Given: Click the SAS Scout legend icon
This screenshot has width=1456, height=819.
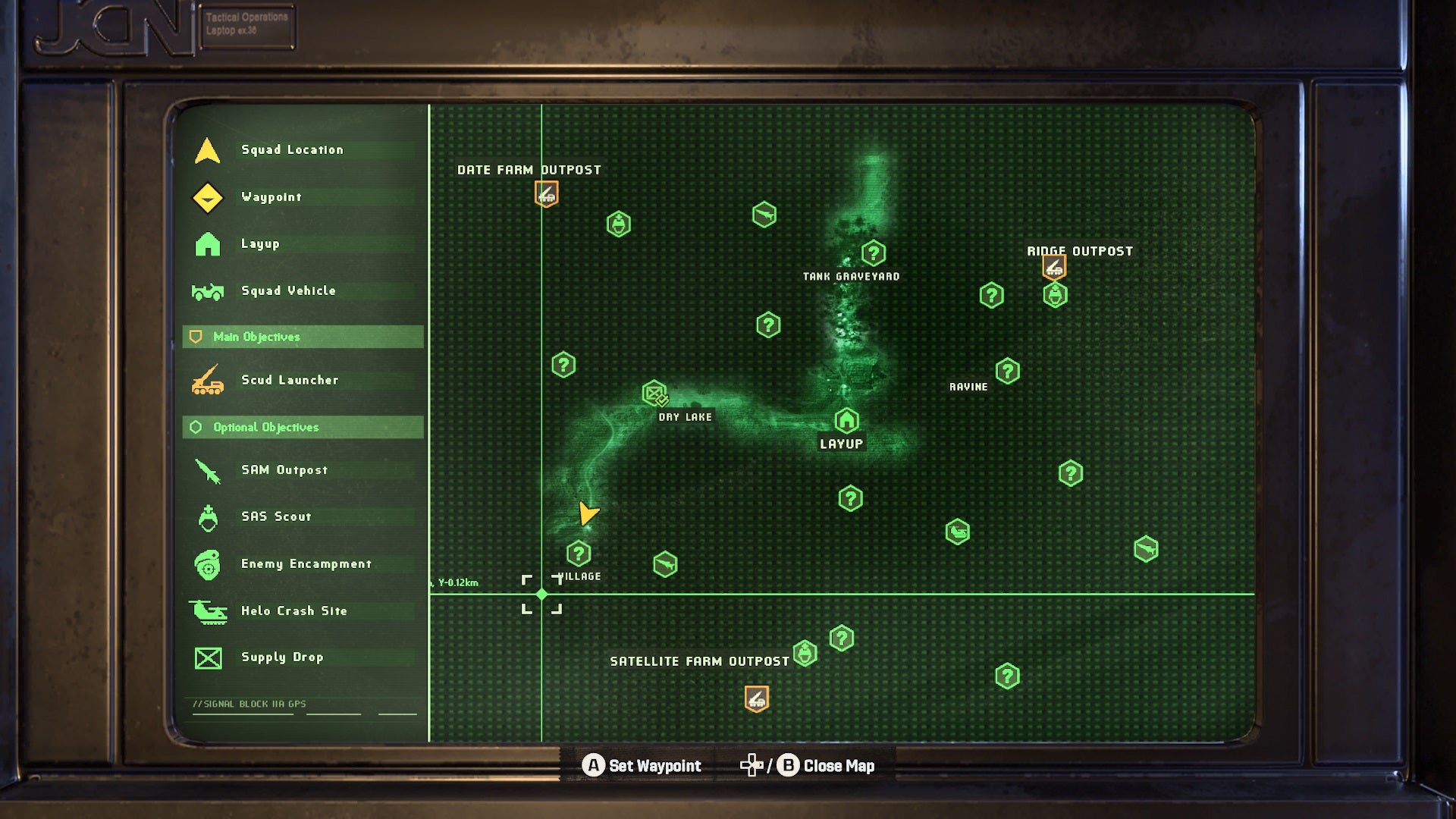Looking at the screenshot, I should [206, 516].
